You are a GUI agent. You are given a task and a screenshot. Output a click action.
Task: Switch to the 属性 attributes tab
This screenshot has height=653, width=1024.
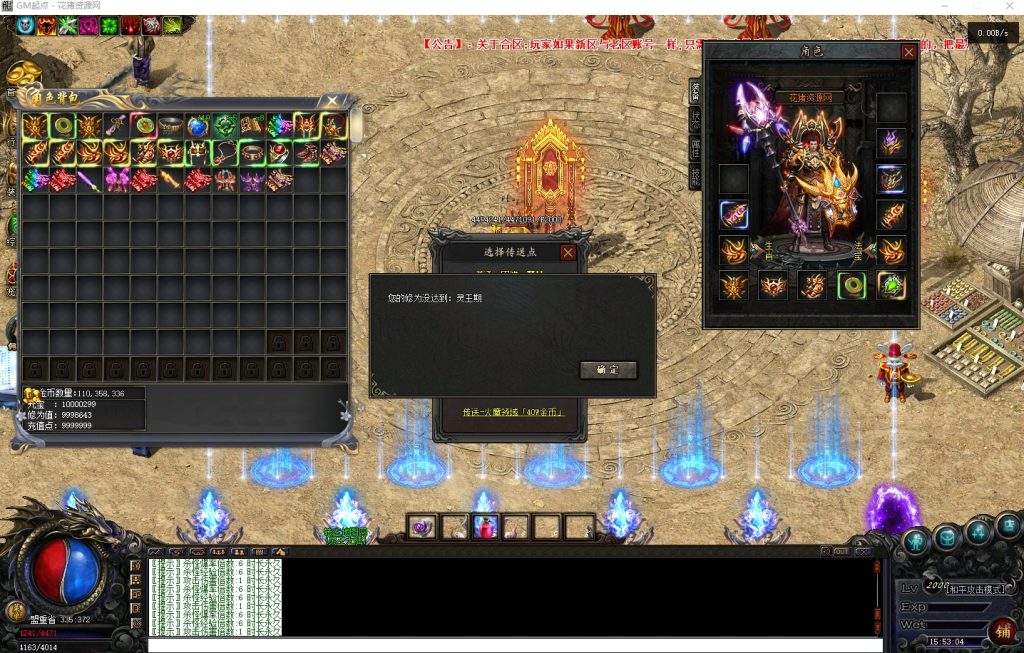pyautogui.click(x=695, y=148)
